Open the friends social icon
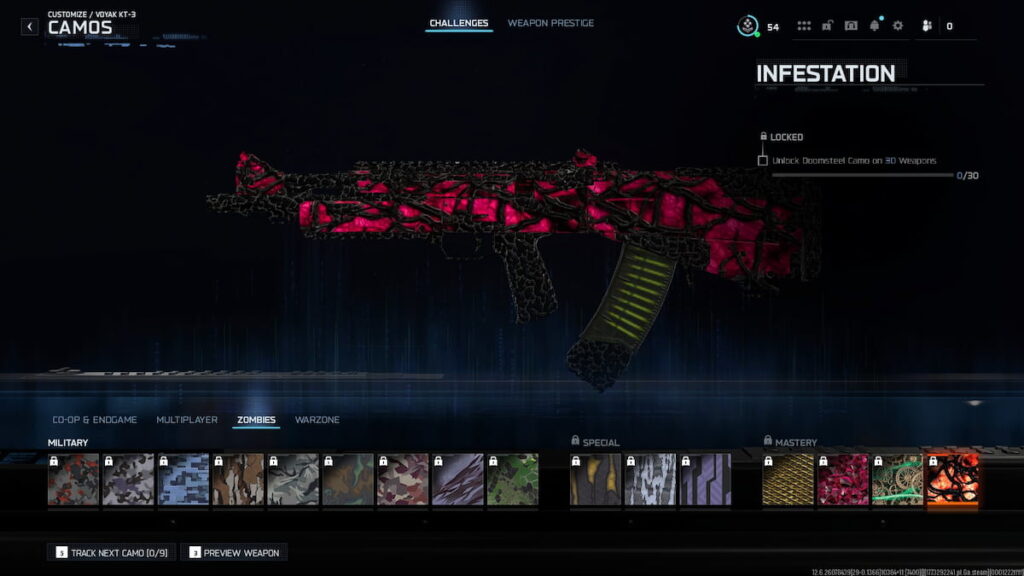This screenshot has width=1024, height=576. [x=927, y=26]
